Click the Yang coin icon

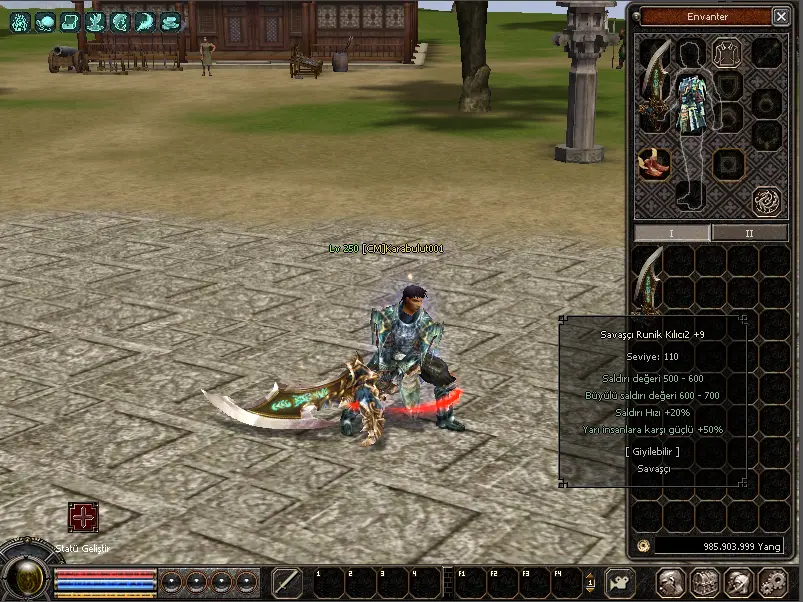click(643, 546)
